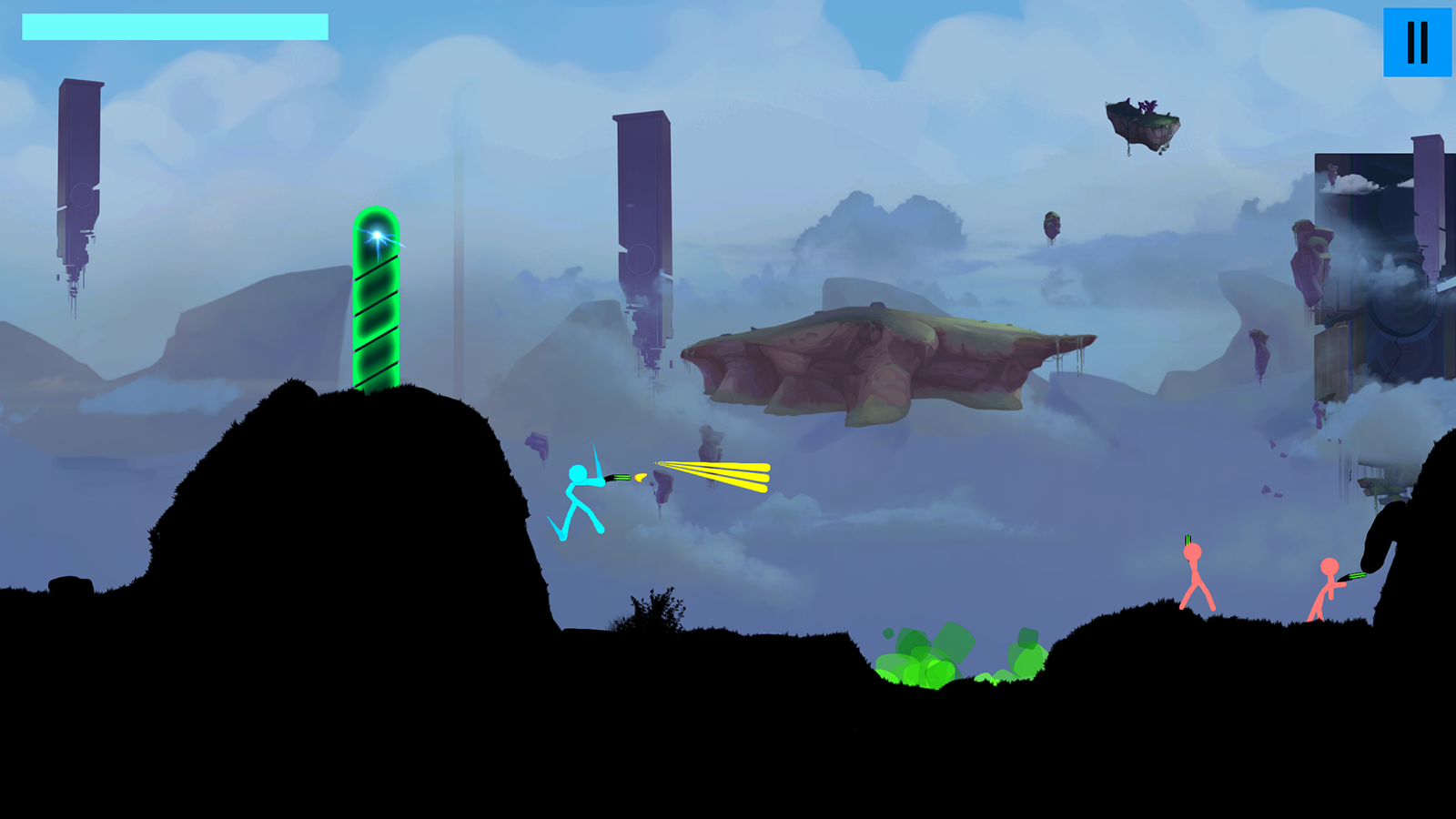
Task: Tap the small purple floating island top right
Action: pos(1145,118)
